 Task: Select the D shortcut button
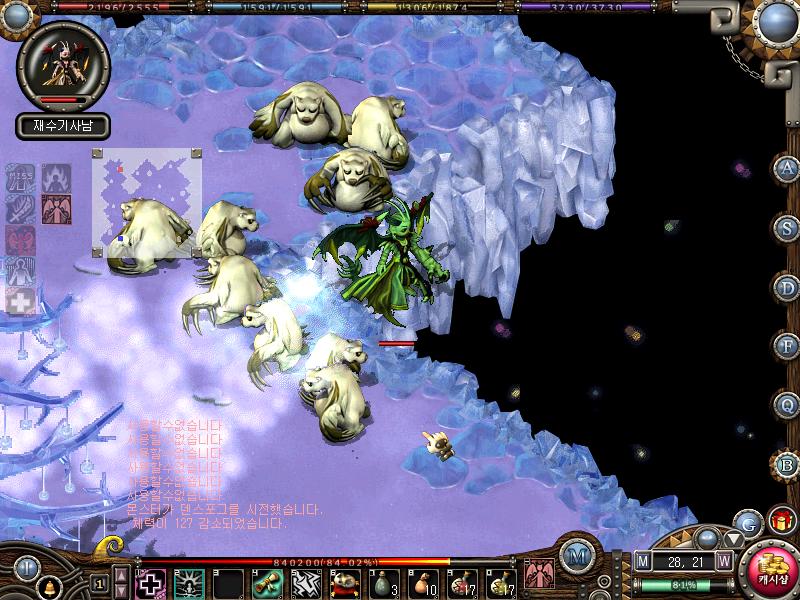(x=787, y=287)
